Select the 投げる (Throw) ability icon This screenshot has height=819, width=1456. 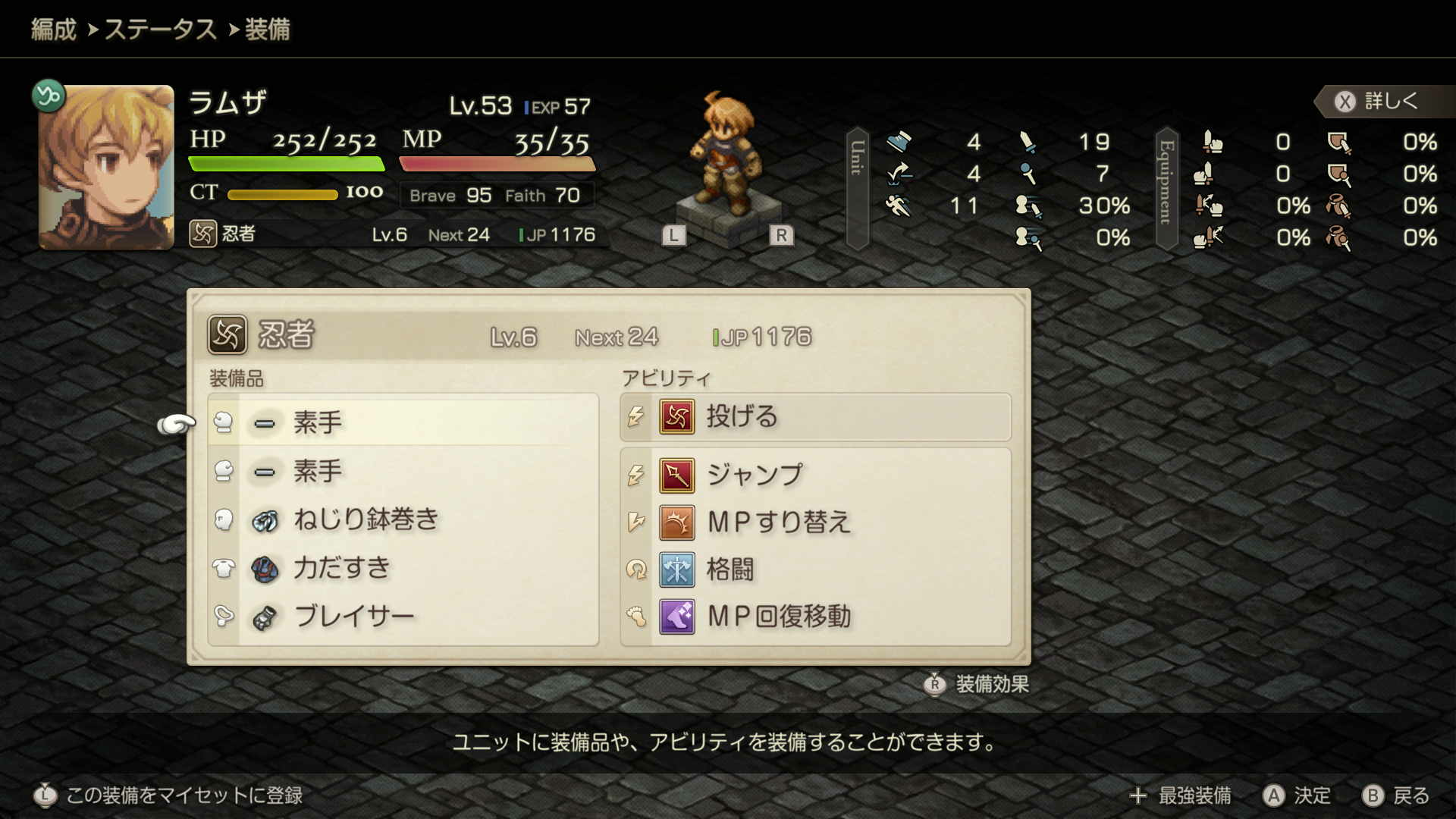click(x=677, y=418)
